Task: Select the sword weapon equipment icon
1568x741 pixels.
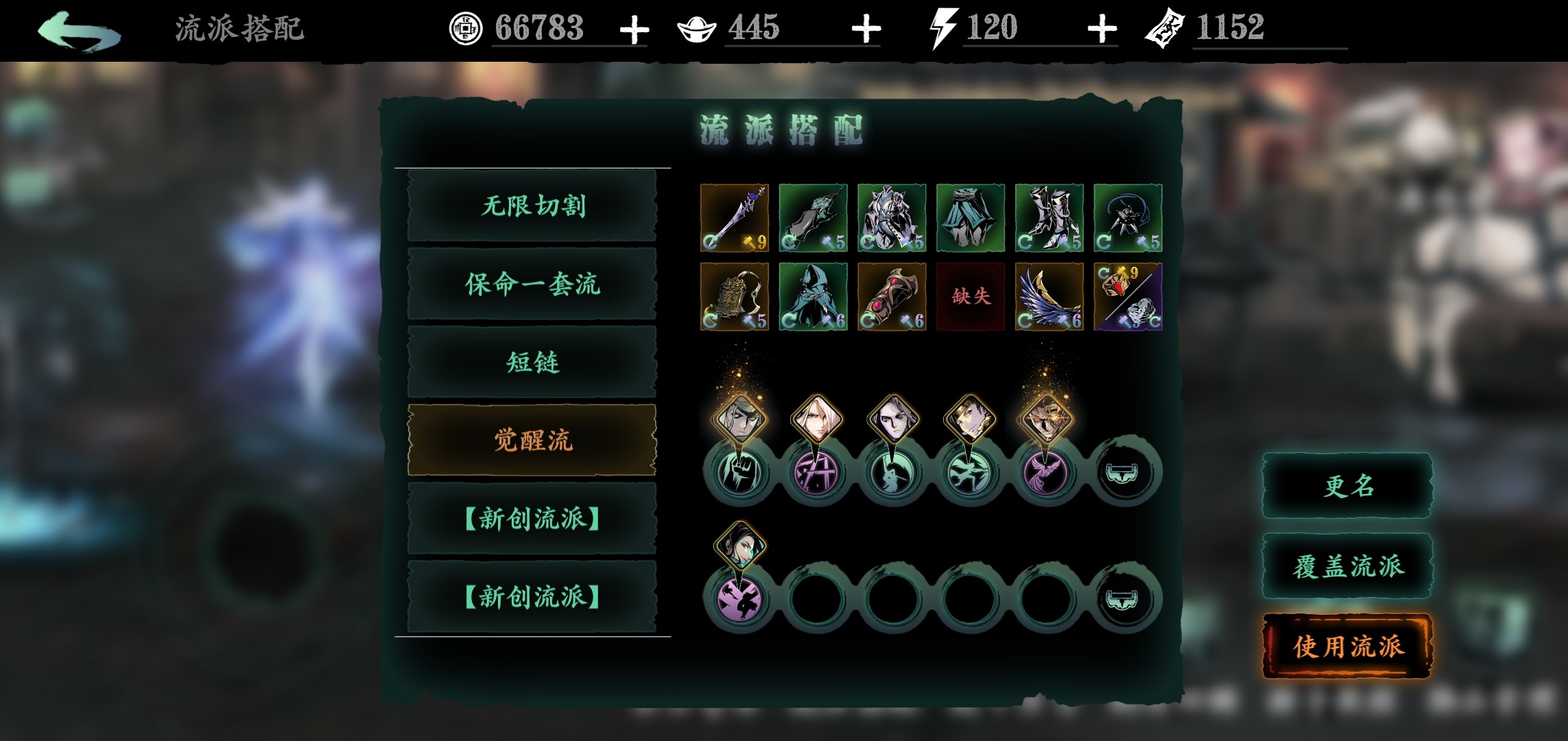Action: coord(734,217)
